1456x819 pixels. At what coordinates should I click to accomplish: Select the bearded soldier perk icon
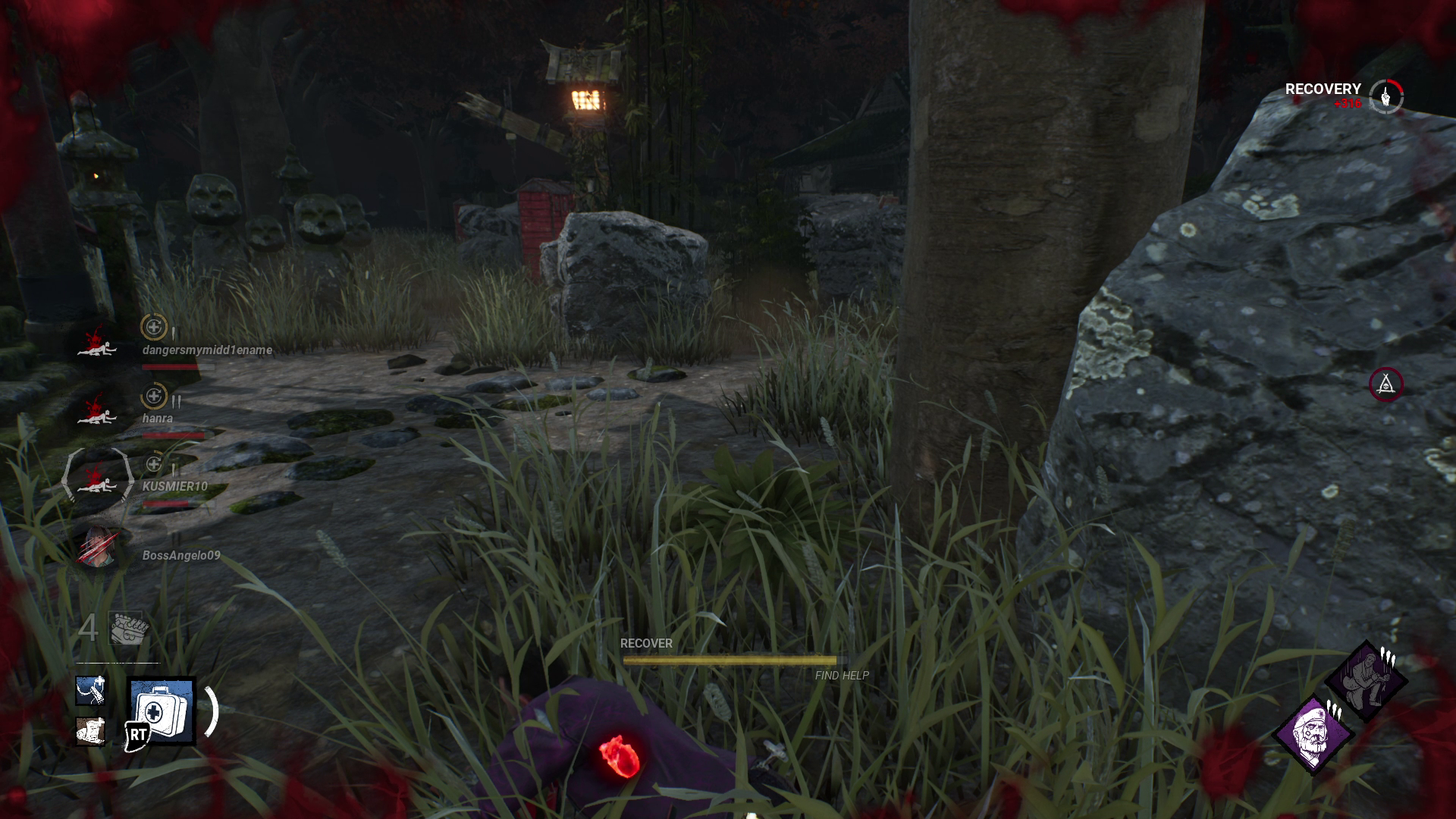click(x=1313, y=733)
